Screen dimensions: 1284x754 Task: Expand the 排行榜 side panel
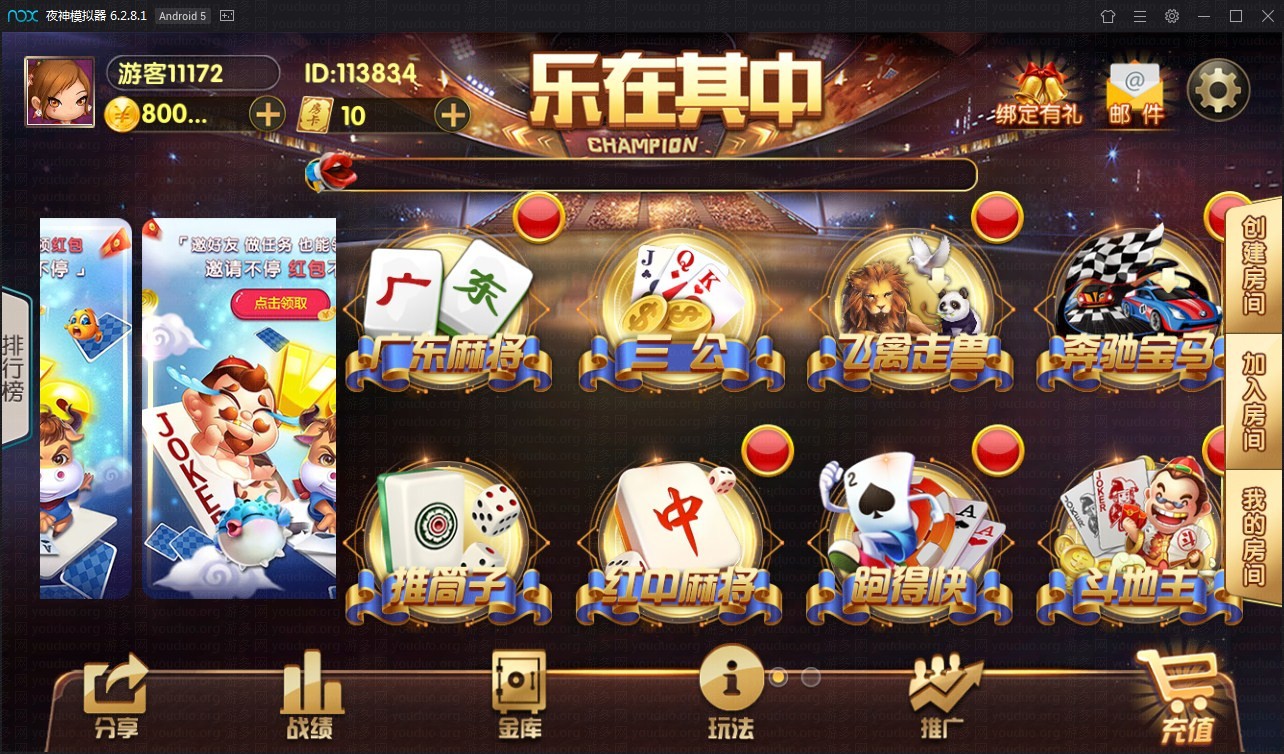pos(15,365)
